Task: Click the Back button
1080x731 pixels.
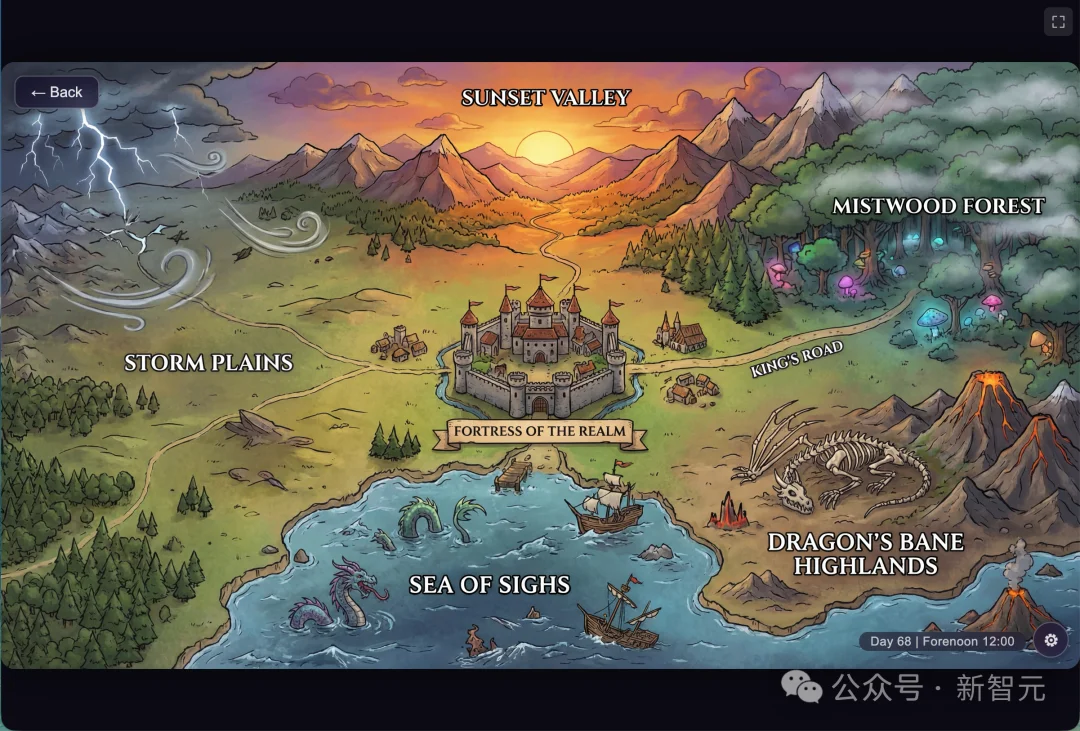Action: pyautogui.click(x=57, y=92)
